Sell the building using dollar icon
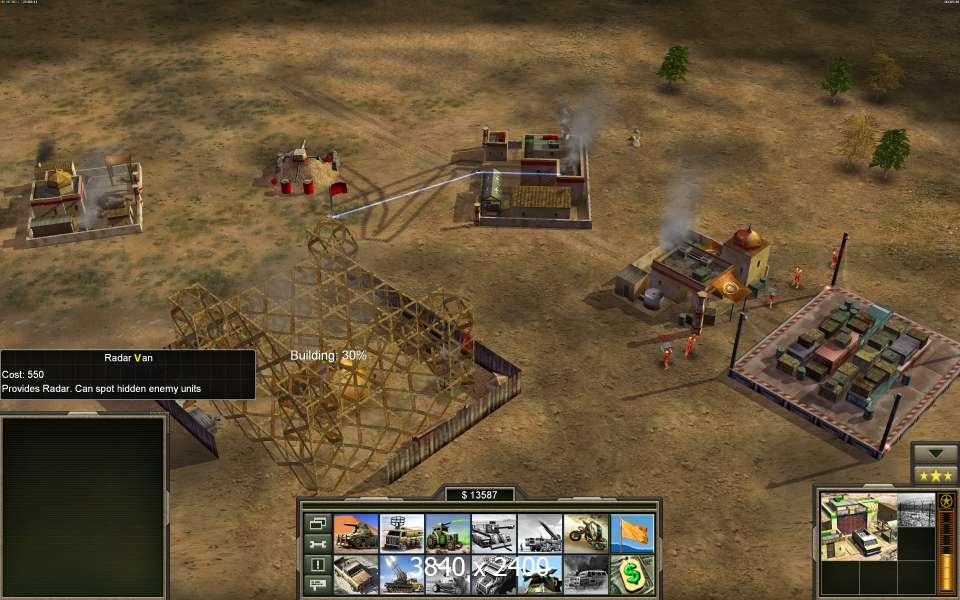Viewport: 960px width, 600px height. (633, 574)
